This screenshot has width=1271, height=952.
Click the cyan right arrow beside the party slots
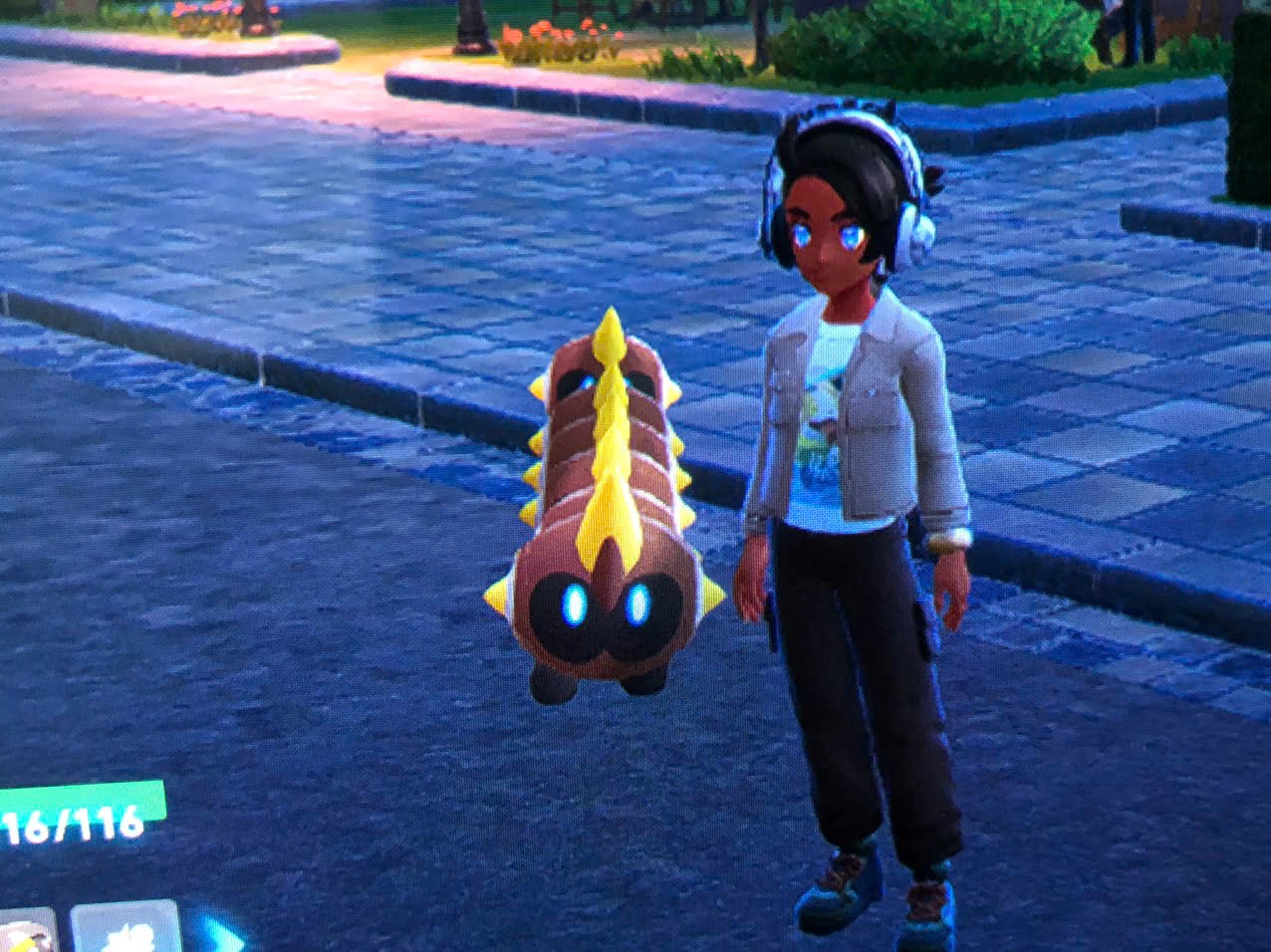click(225, 936)
